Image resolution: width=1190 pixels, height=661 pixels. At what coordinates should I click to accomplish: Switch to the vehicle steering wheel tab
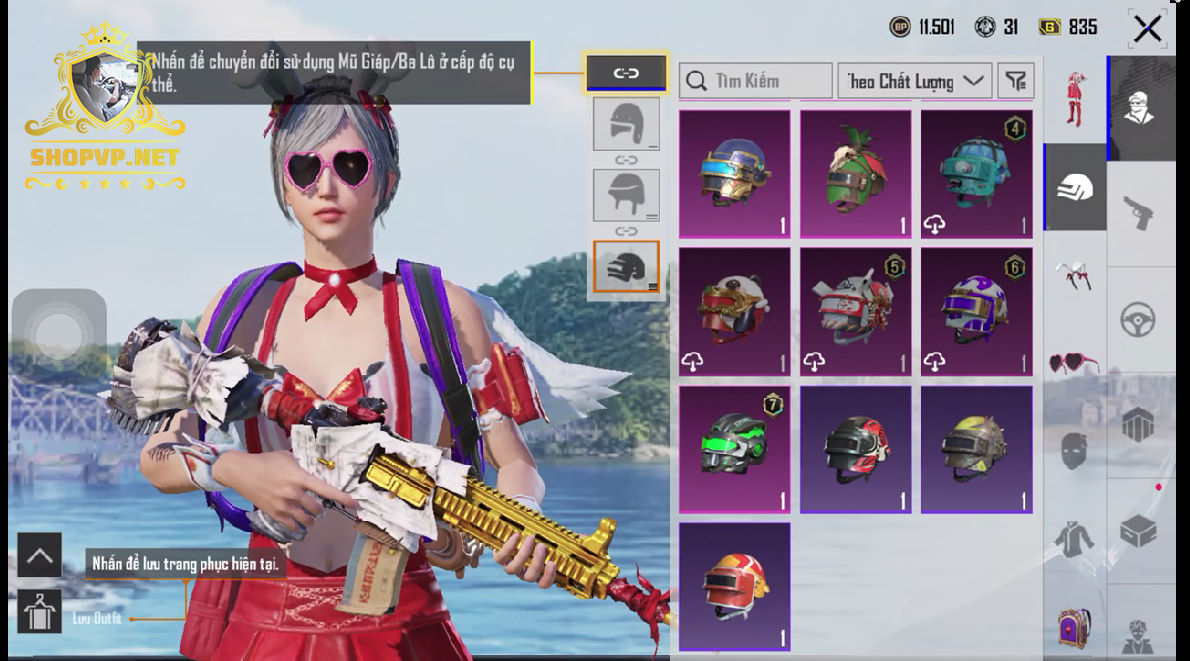pyautogui.click(x=1138, y=321)
